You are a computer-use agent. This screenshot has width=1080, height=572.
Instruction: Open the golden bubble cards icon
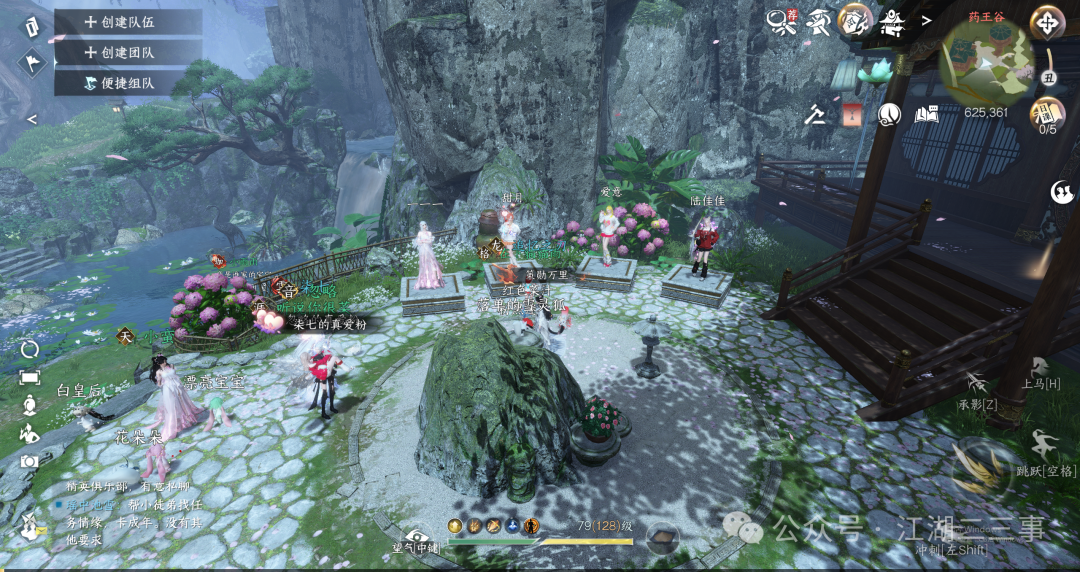(855, 20)
